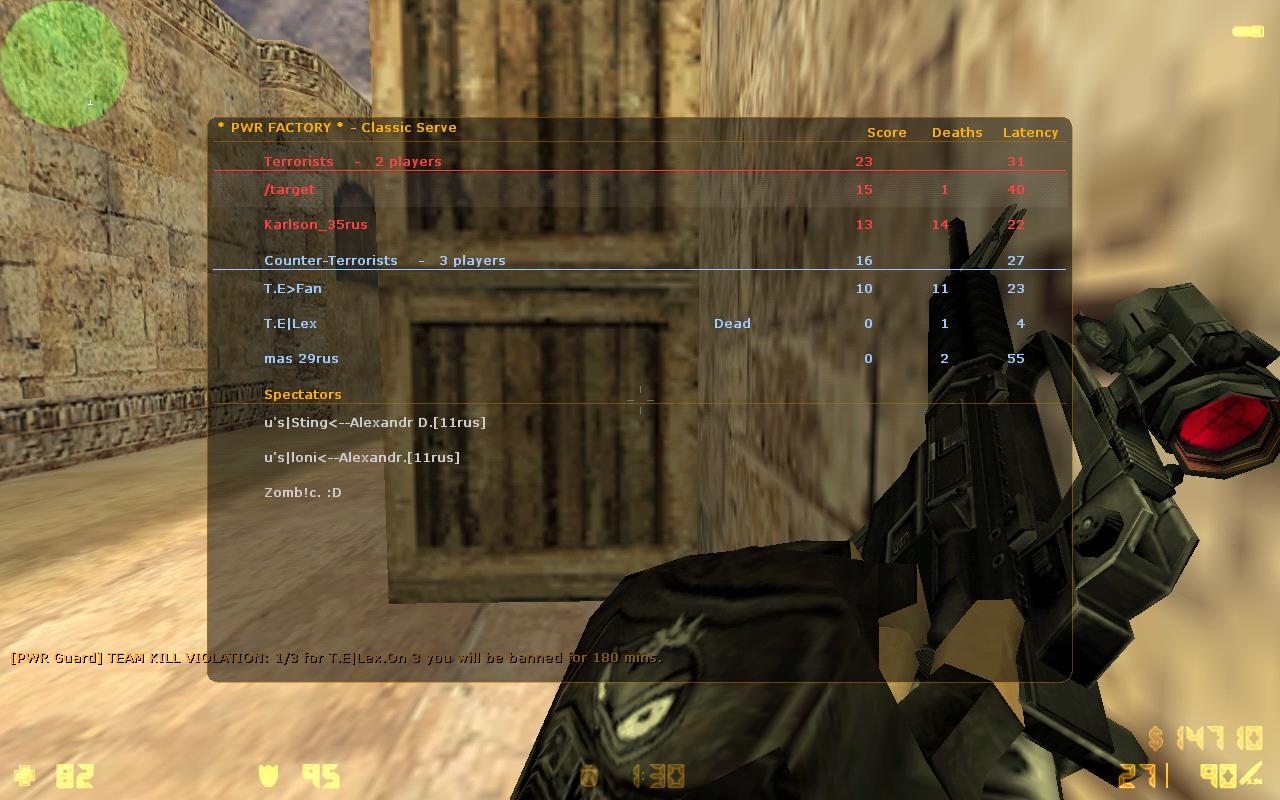Click the green radar minimap

coord(63,65)
